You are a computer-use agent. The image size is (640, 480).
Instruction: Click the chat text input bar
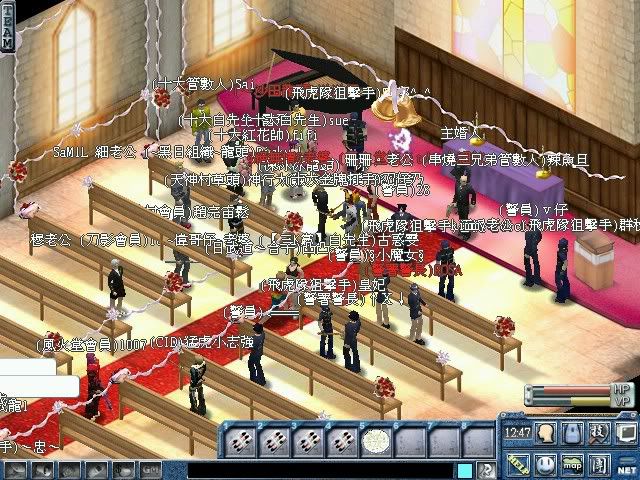point(320,469)
